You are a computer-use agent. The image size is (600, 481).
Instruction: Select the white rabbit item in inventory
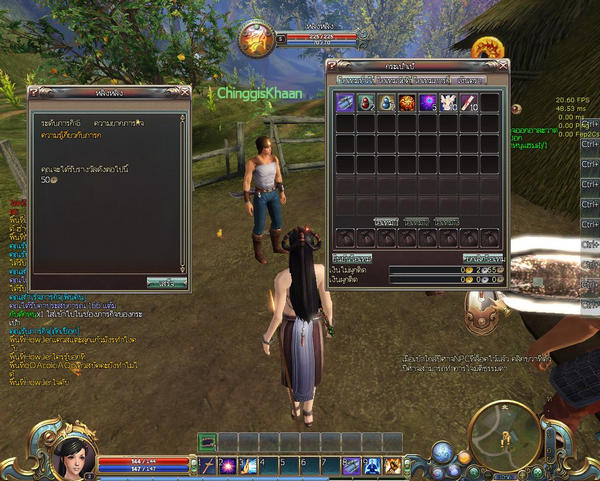[x=447, y=103]
